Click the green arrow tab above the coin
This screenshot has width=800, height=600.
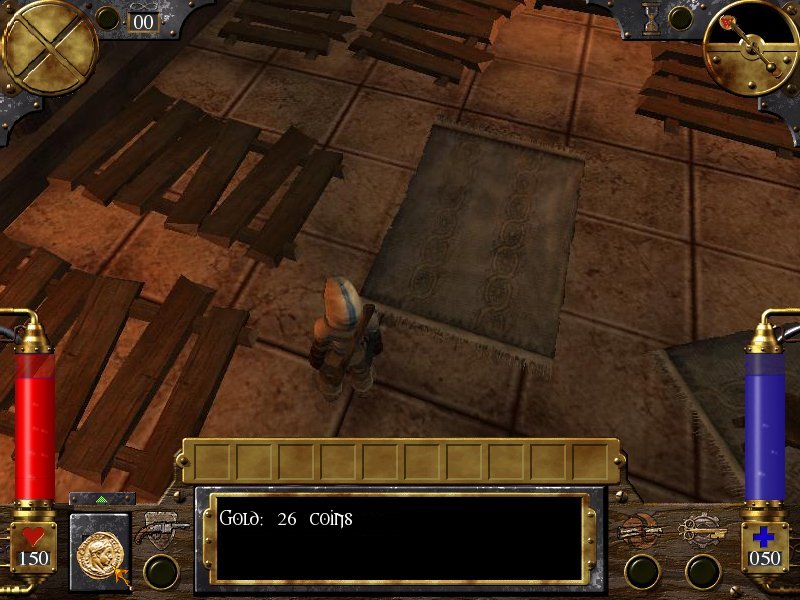102,498
